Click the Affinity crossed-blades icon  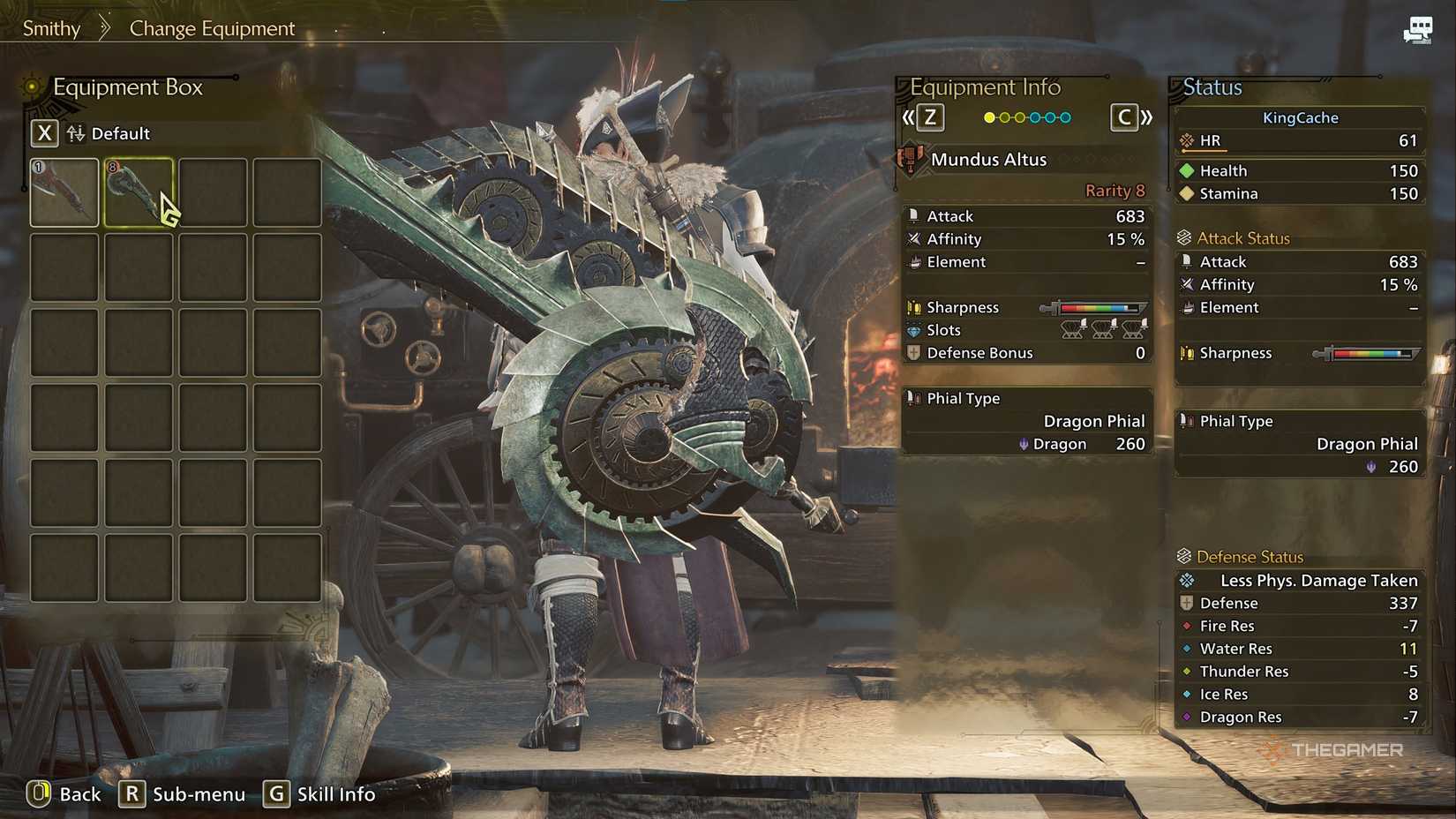point(914,238)
